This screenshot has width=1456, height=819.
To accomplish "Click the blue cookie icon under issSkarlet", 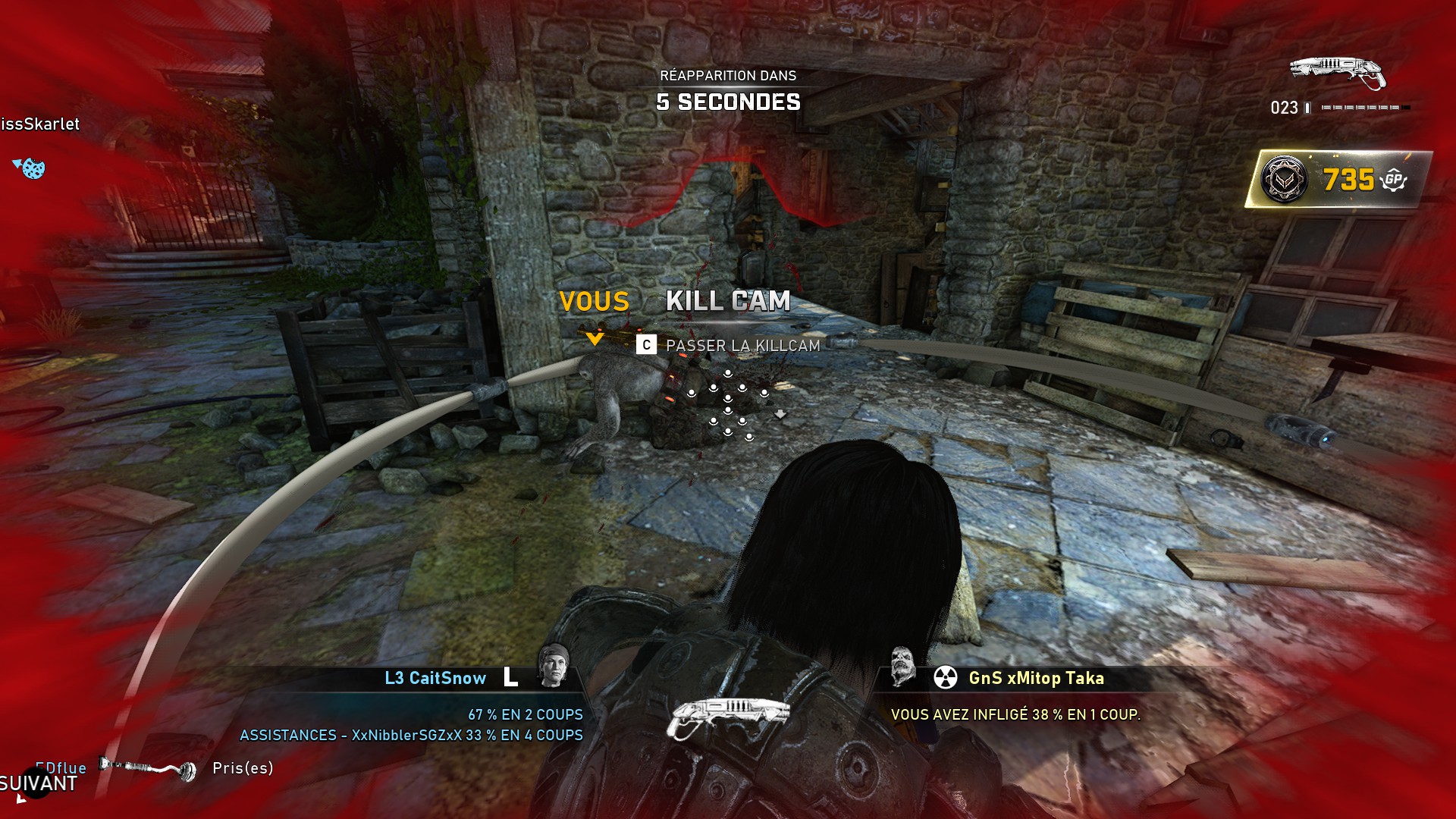I will [32, 168].
